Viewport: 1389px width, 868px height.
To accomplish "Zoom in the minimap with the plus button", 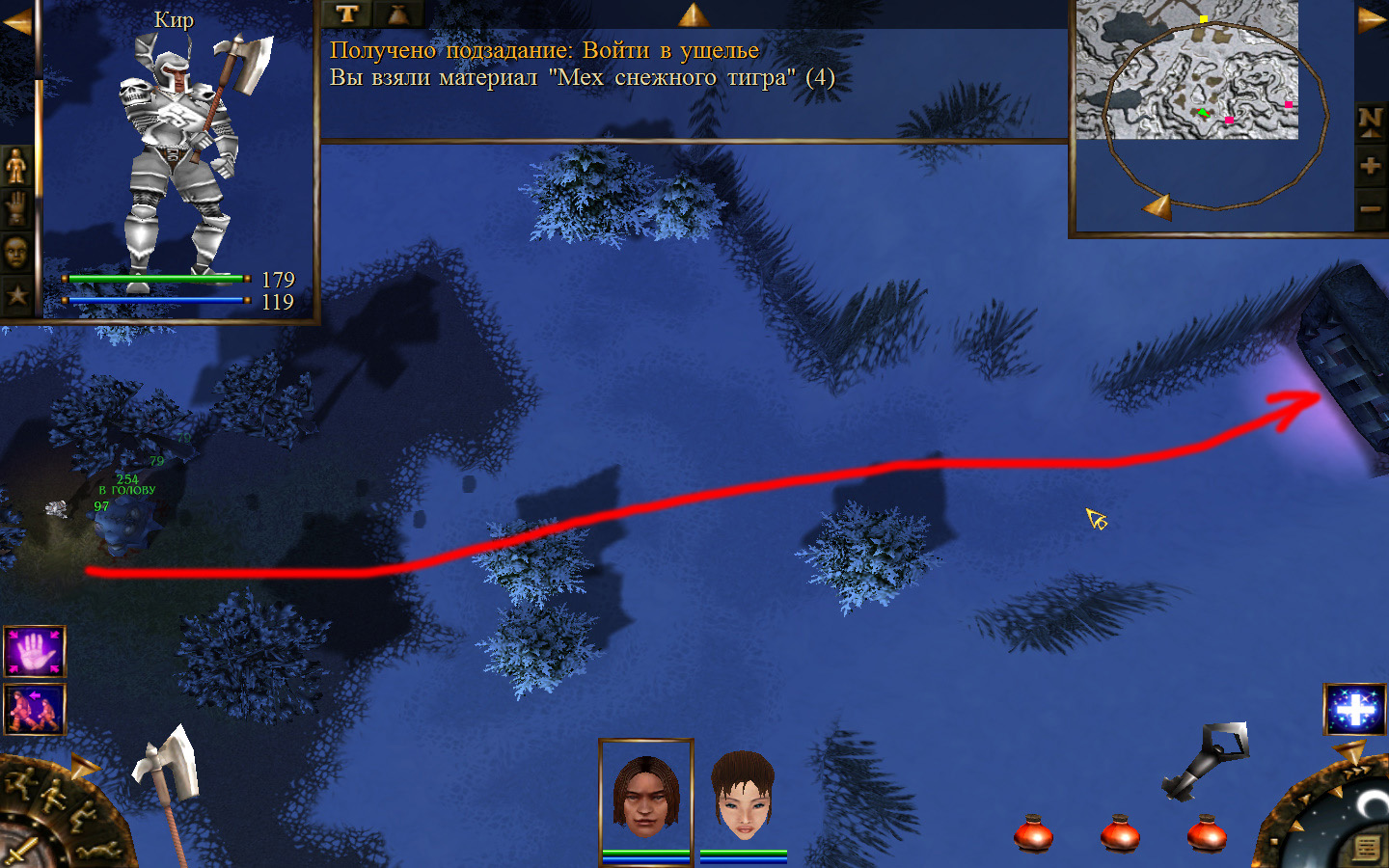I will (x=1370, y=166).
